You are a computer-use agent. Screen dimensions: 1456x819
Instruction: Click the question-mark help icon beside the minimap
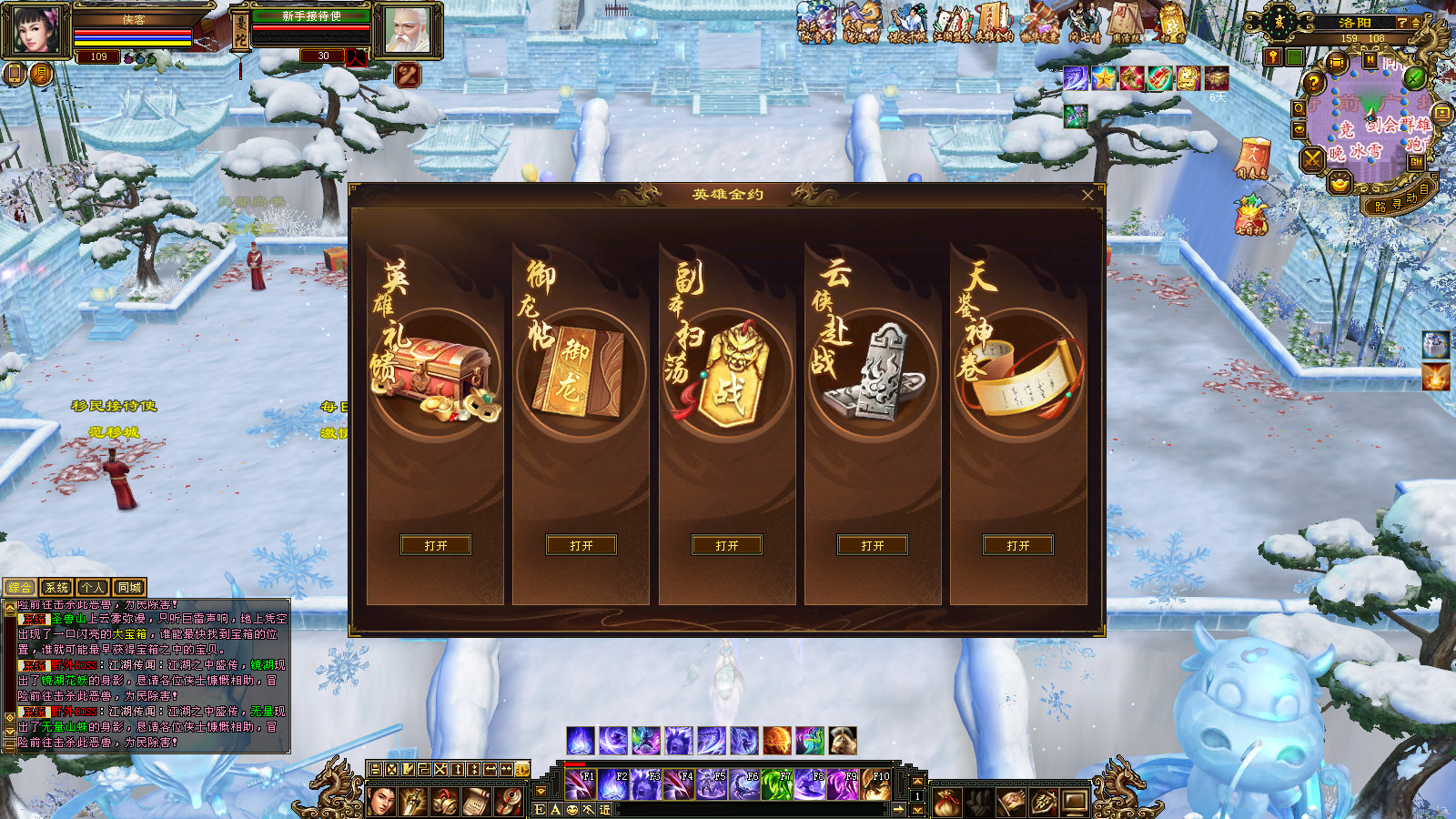tap(1314, 83)
